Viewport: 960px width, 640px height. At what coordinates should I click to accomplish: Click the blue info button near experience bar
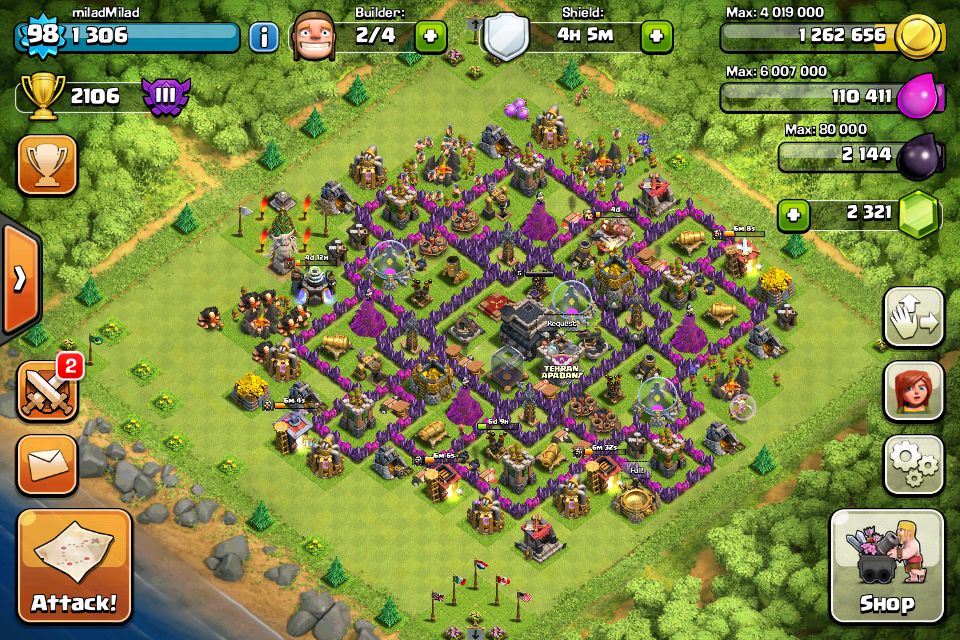point(264,38)
